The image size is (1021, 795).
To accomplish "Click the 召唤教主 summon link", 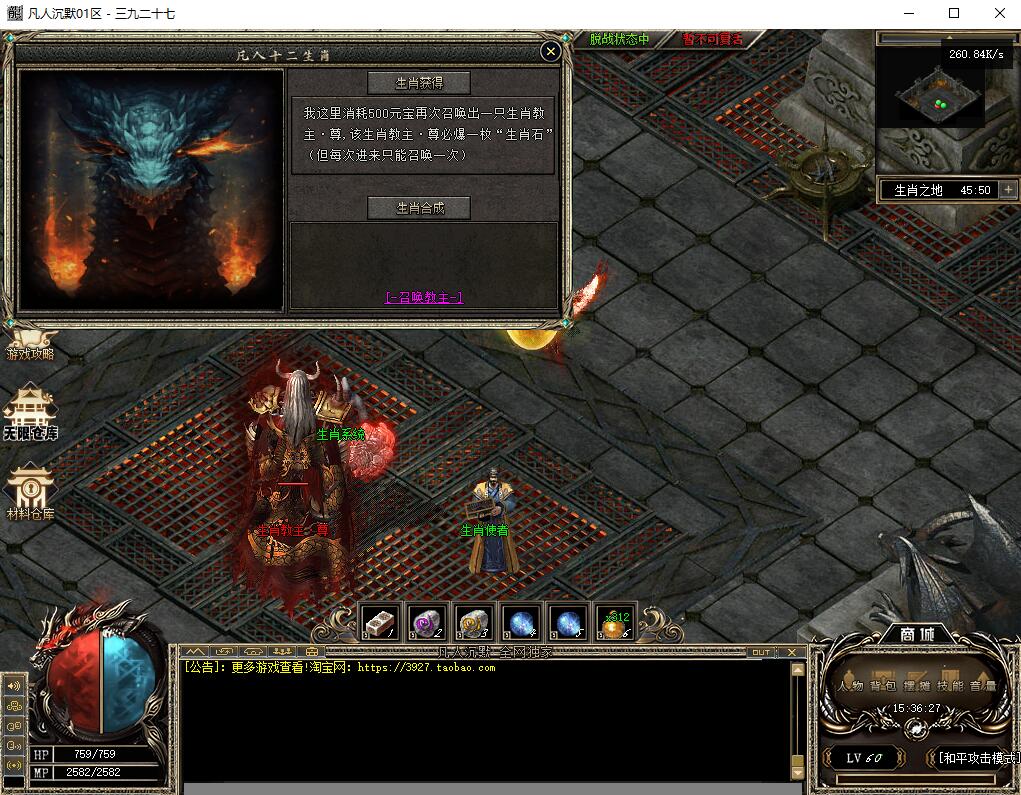I will [x=424, y=297].
